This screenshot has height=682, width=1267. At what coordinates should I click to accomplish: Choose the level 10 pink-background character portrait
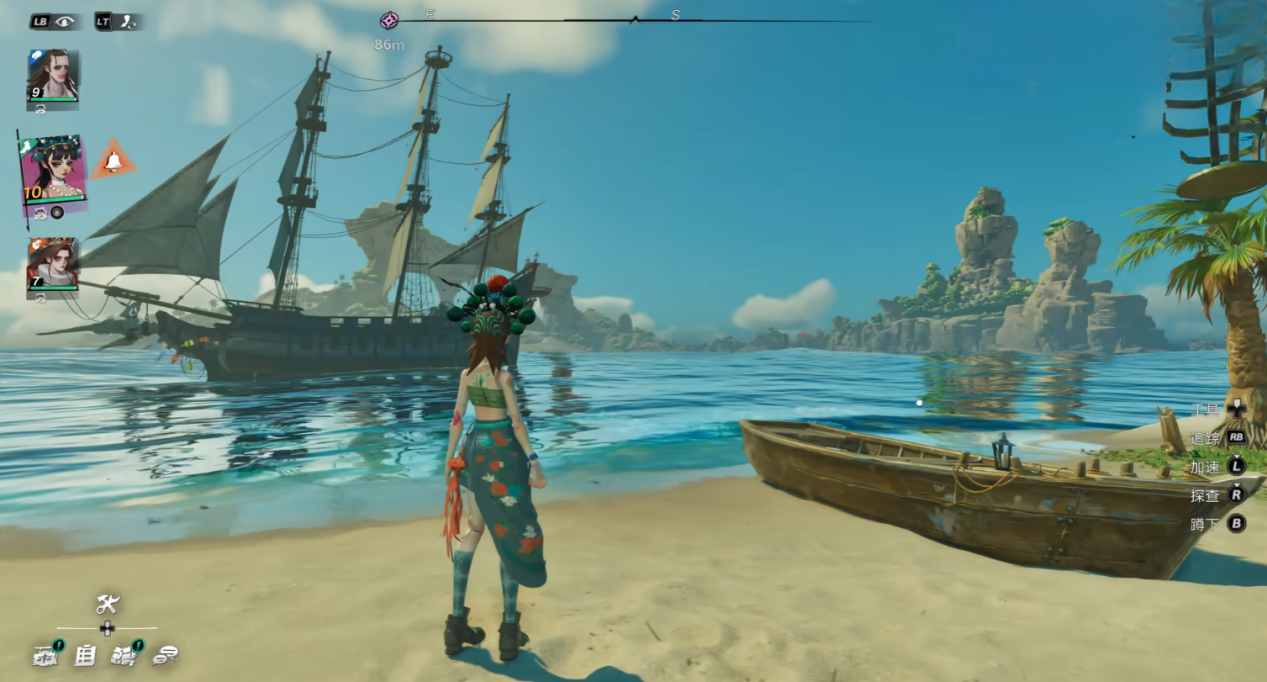tap(53, 169)
